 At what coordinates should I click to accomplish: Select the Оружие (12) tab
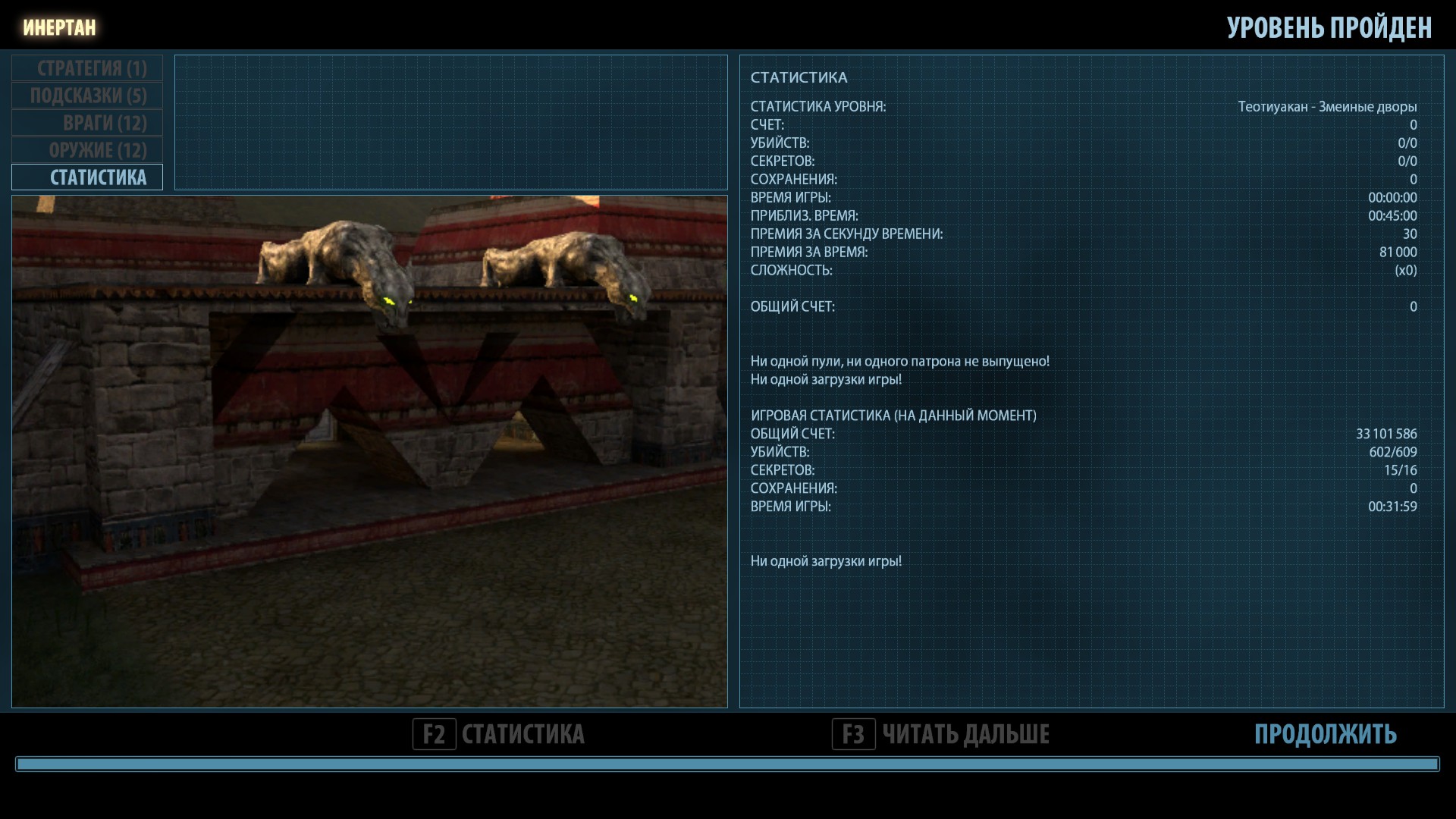click(87, 150)
